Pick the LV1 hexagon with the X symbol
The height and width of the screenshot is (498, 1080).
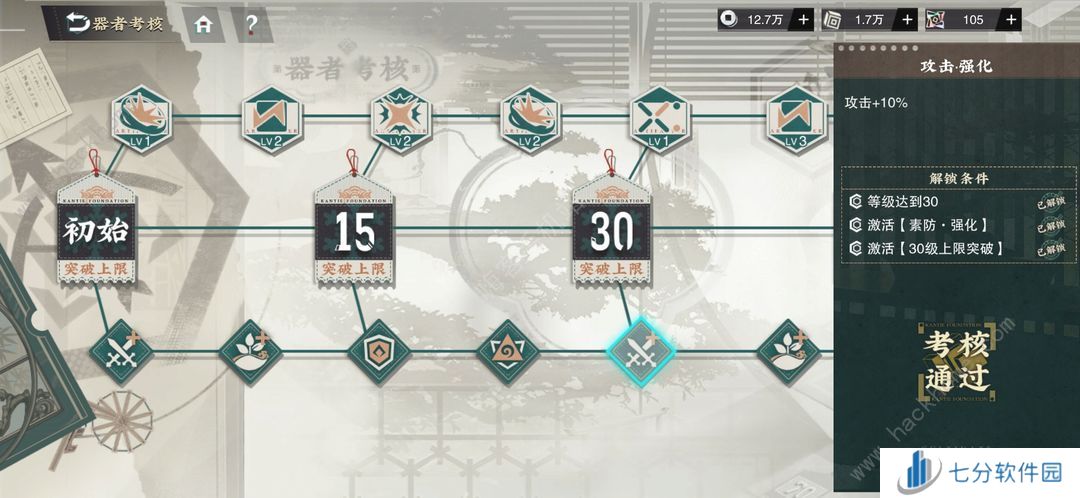tap(659, 118)
